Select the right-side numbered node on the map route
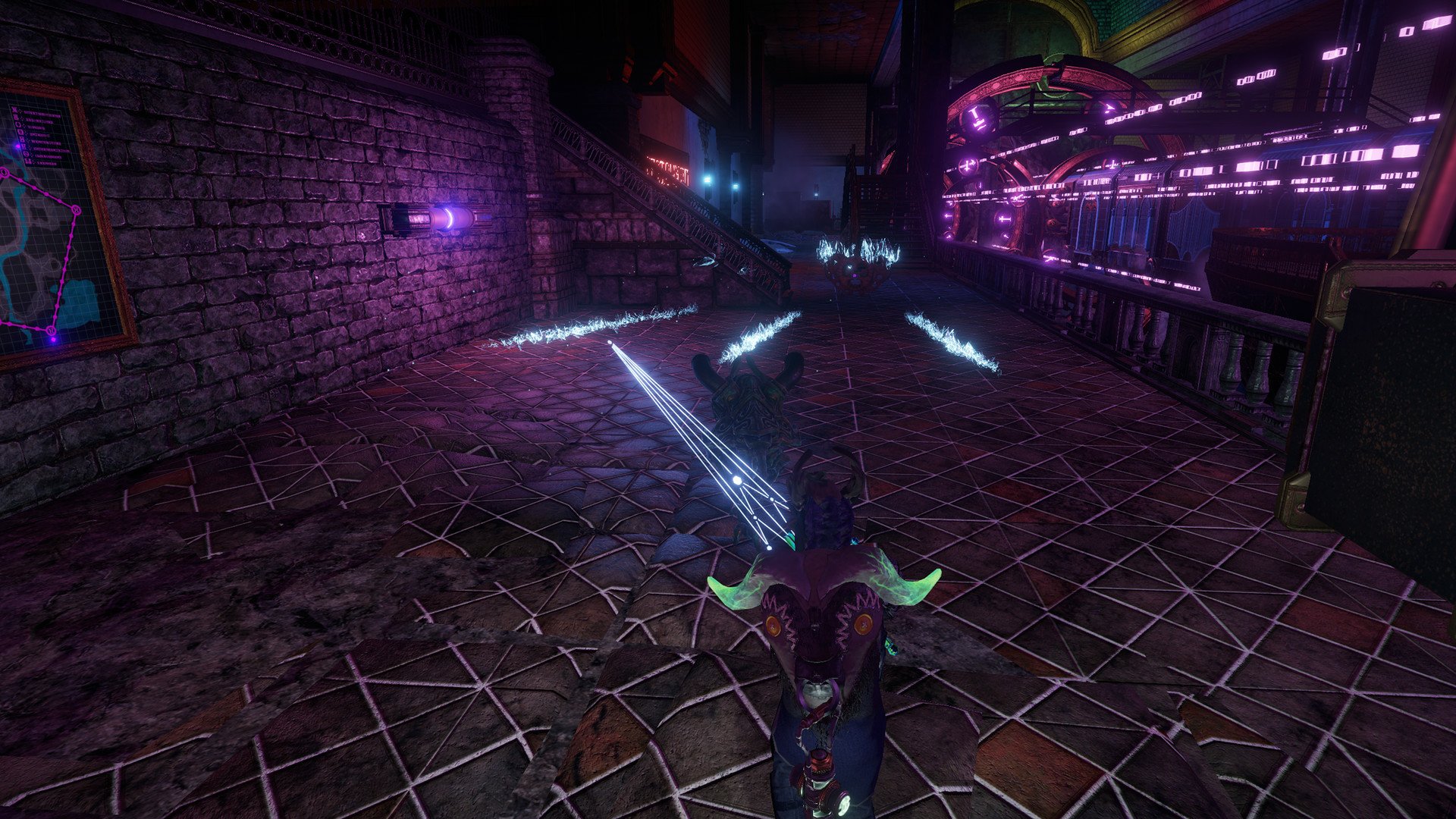Screen dimensions: 1456x819 [x=76, y=211]
